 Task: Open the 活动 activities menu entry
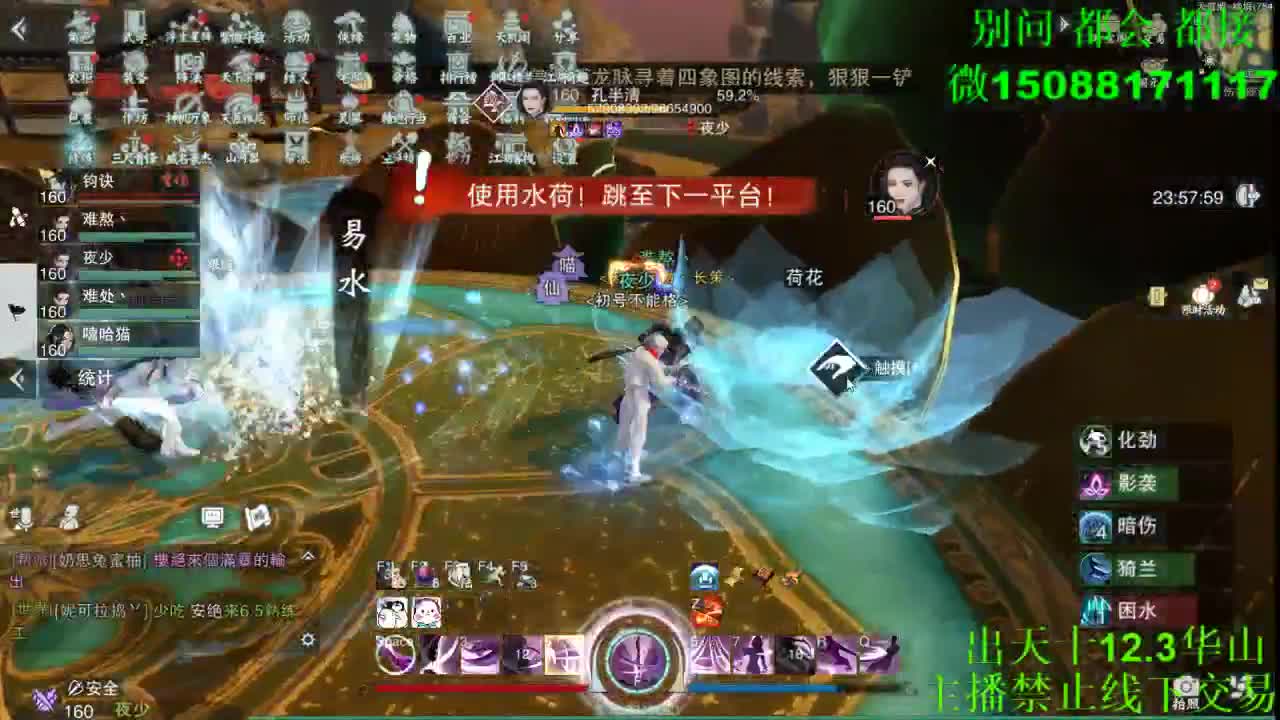coord(295,25)
